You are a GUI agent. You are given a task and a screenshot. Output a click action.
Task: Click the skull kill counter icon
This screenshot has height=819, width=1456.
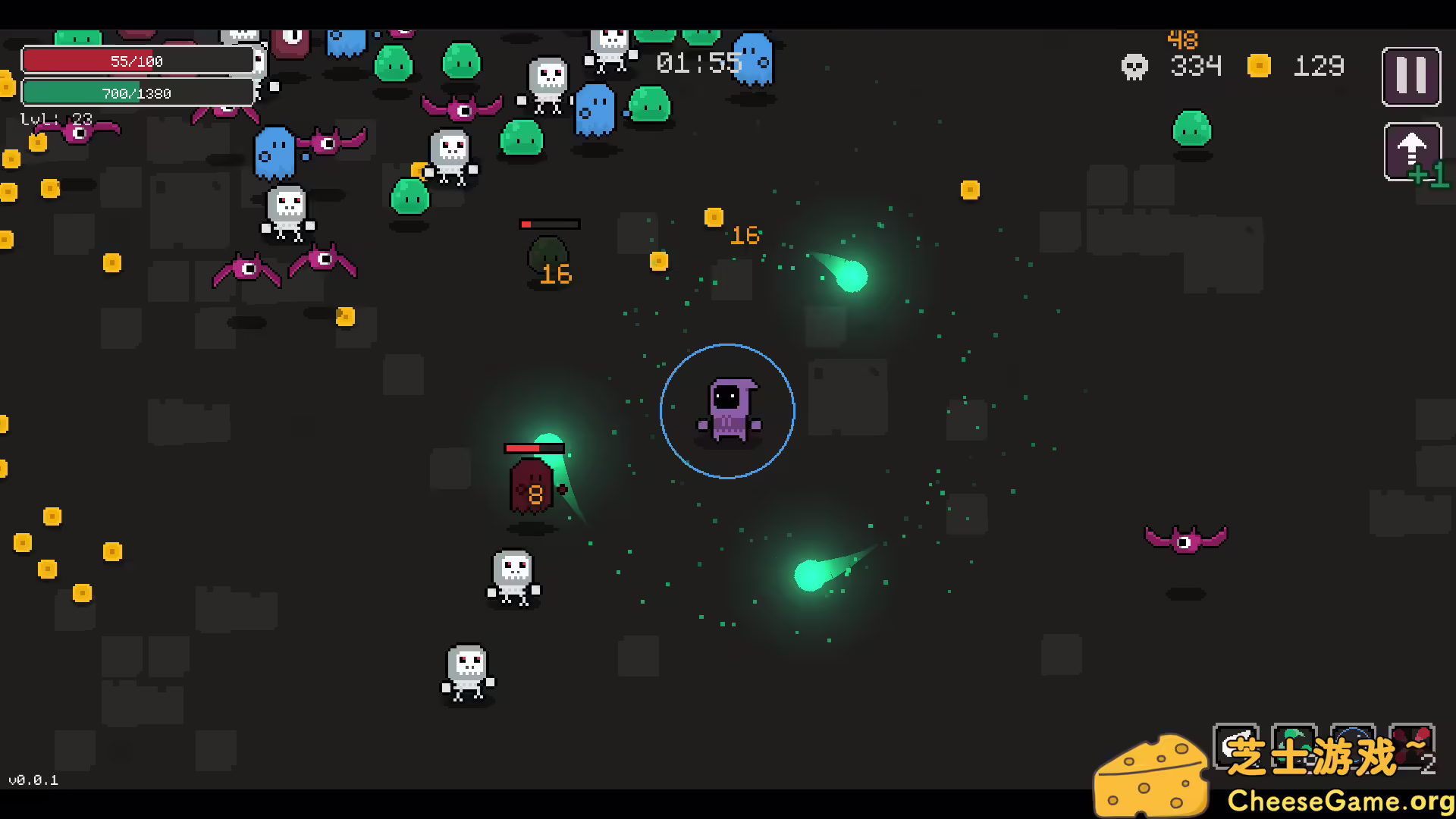tap(1133, 67)
